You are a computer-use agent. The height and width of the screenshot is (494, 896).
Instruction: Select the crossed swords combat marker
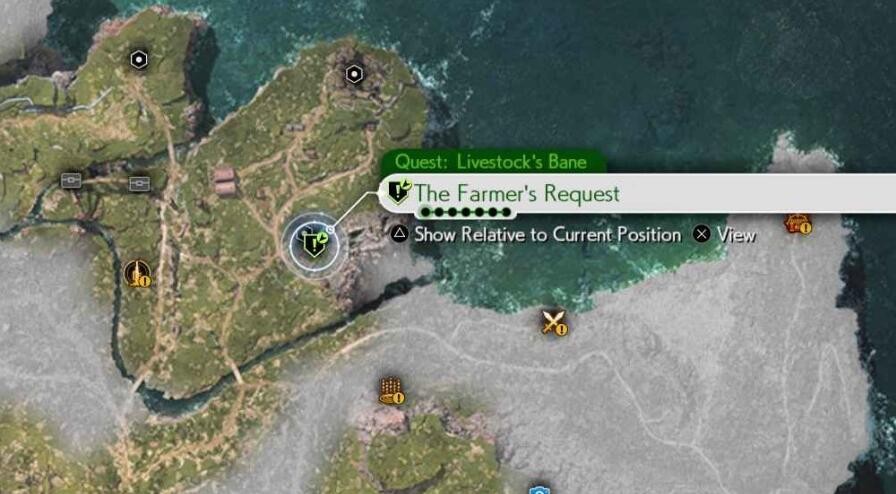(x=554, y=321)
